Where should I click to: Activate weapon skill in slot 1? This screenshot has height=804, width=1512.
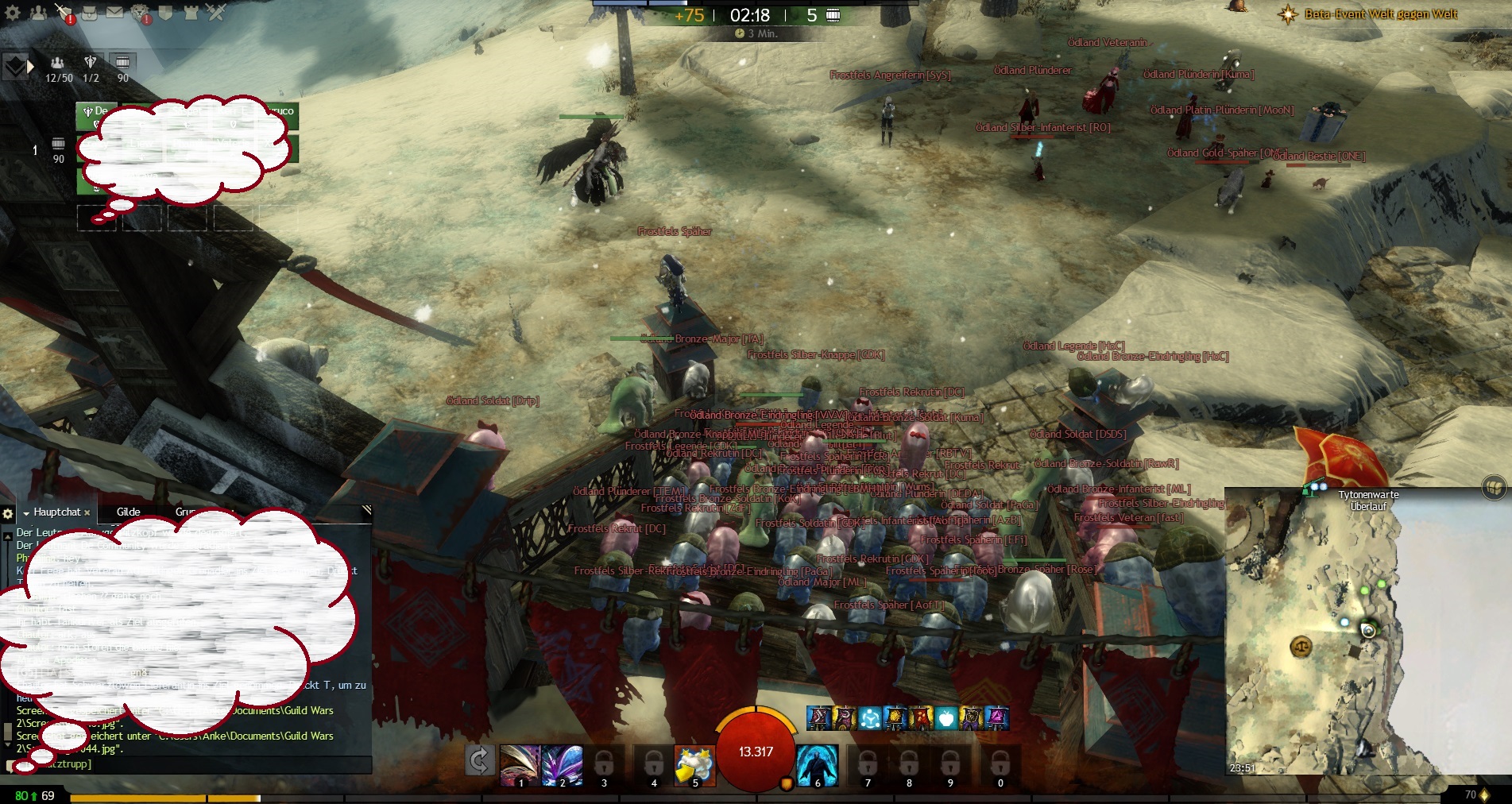point(520,765)
